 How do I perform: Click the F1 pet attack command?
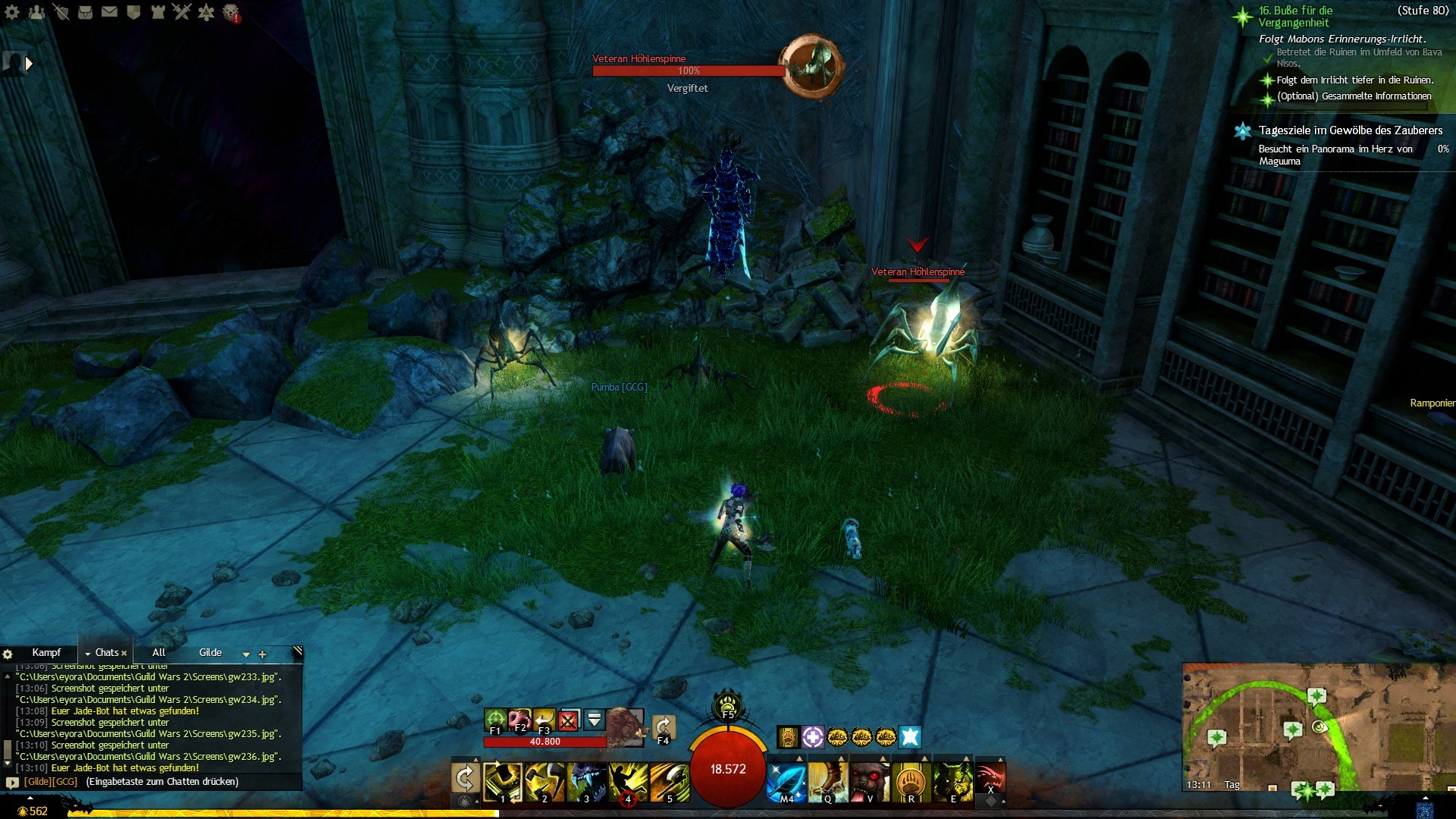click(x=495, y=719)
